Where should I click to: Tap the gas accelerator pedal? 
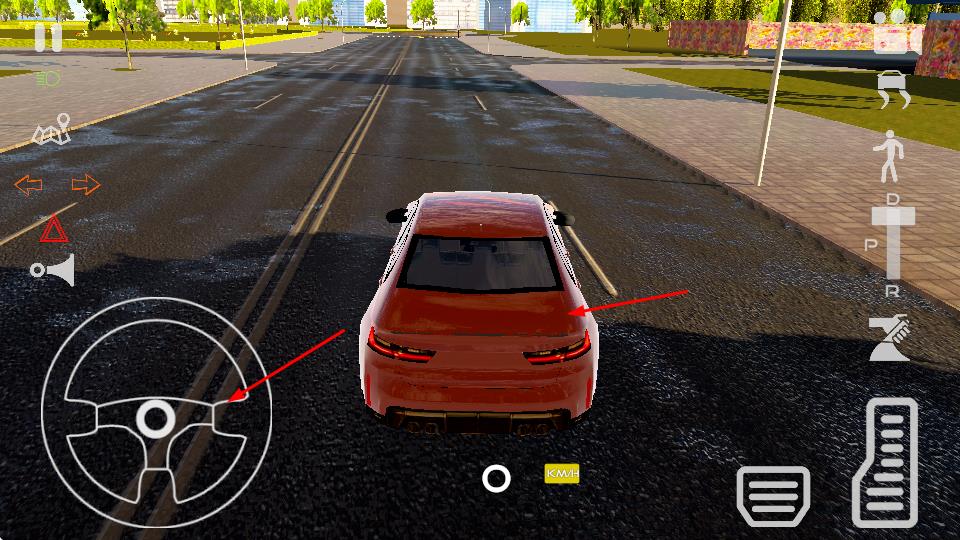pyautogui.click(x=886, y=462)
